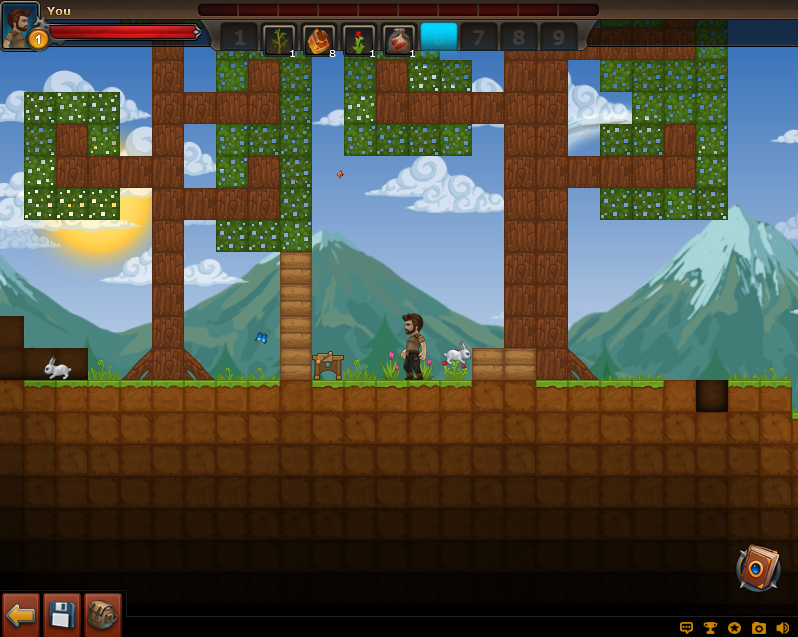Select the sapling hotbar slot

tap(279, 39)
